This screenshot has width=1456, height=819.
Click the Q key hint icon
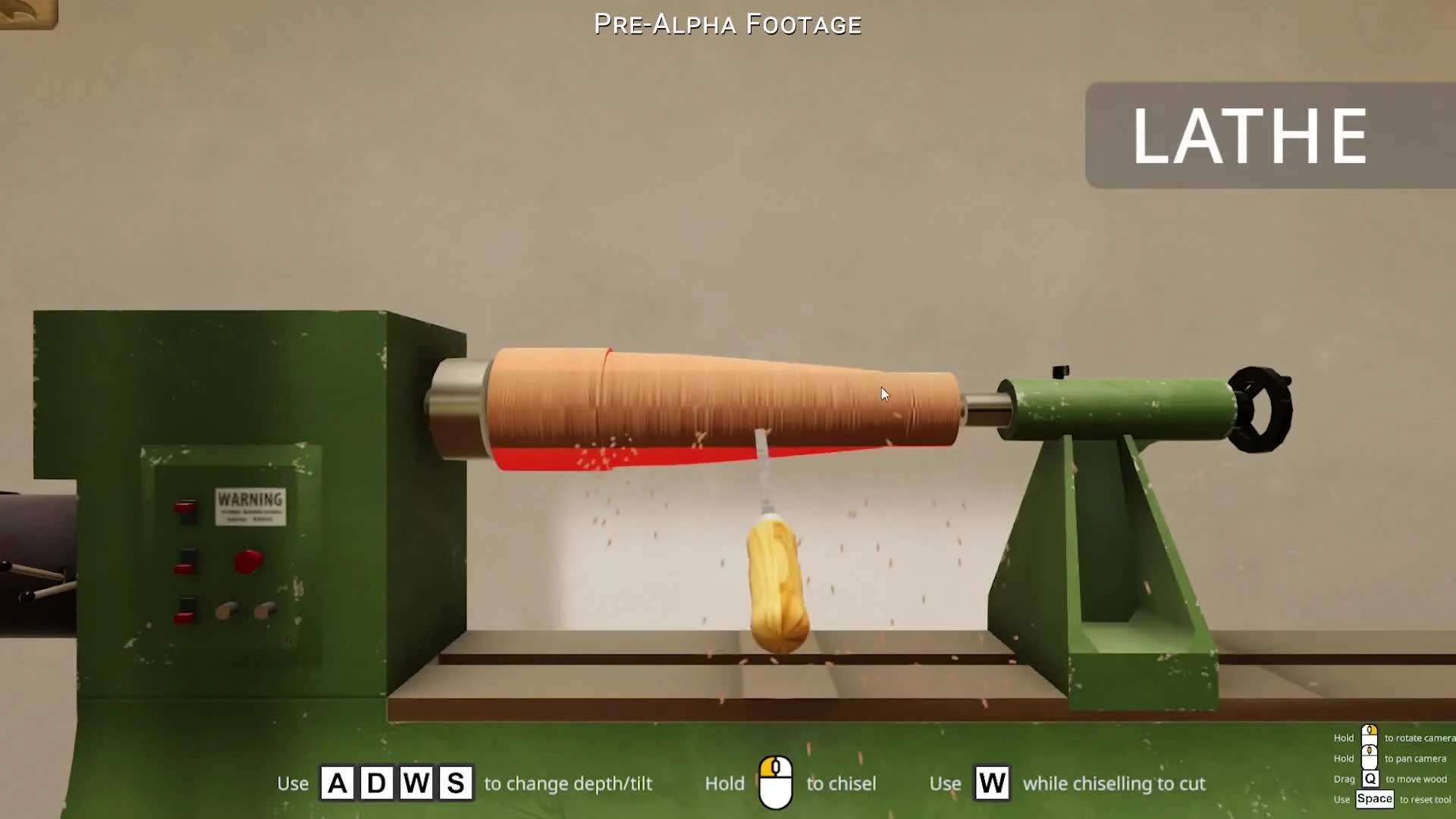(x=1372, y=779)
